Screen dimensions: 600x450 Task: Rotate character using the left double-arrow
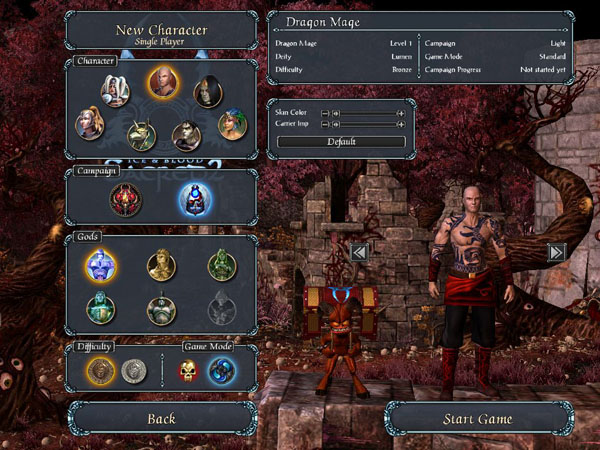tap(360, 252)
